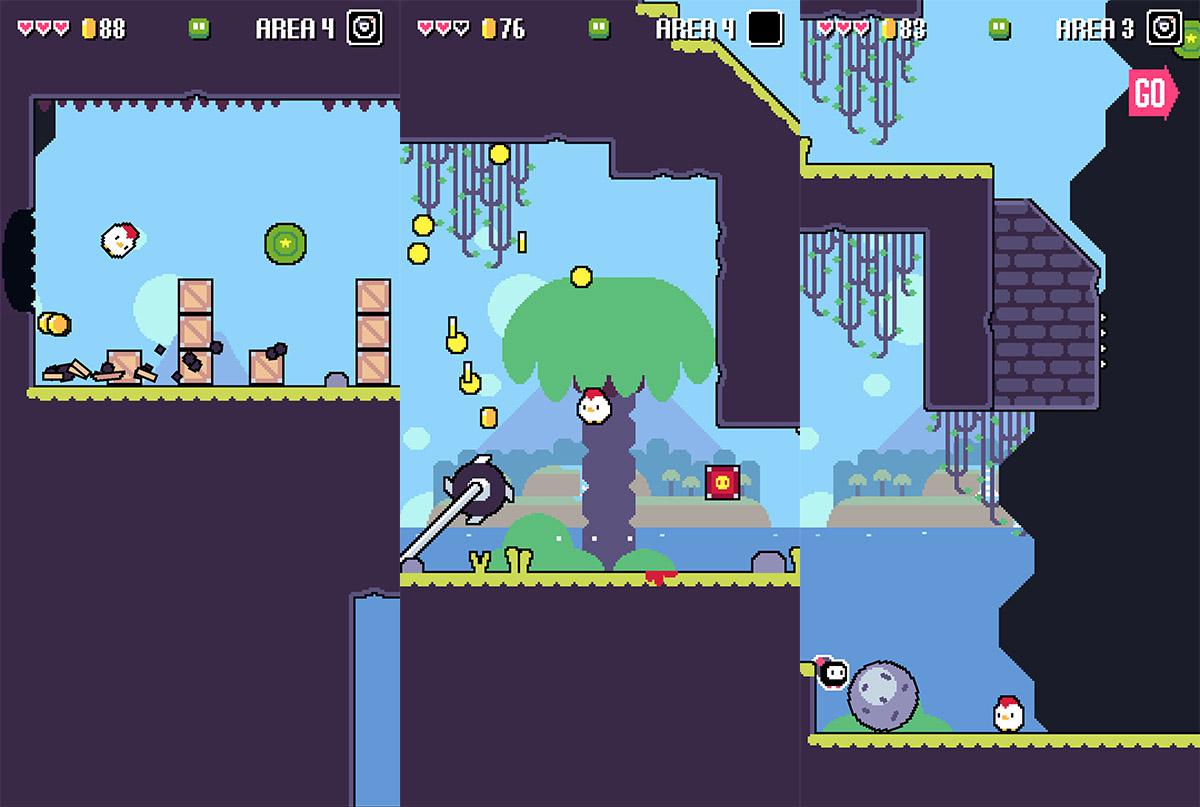Tap the pink GO arrow sign
Viewport: 1200px width, 807px height.
tap(1151, 93)
